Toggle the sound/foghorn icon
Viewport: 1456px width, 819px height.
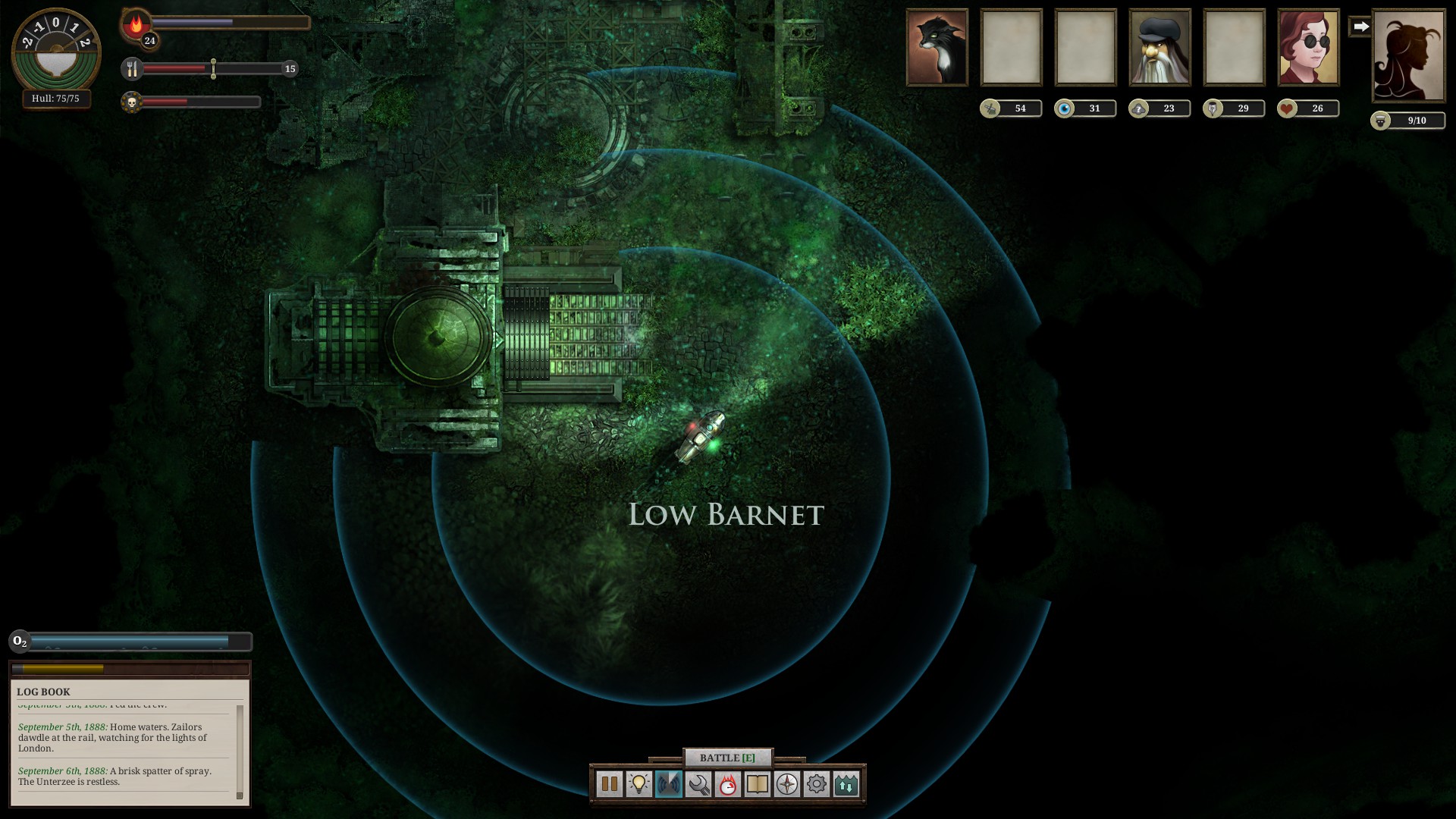click(x=668, y=785)
